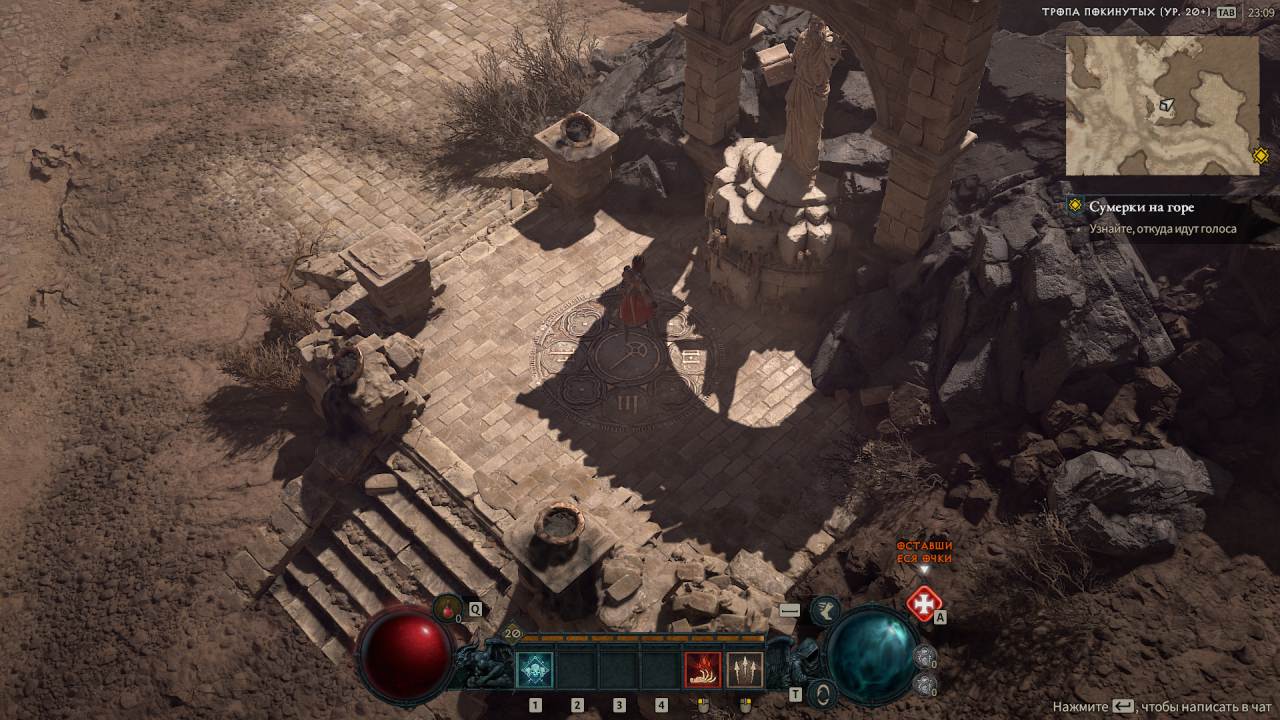This screenshot has height=720, width=1280.
Task: Click the yellow quest marker on minimap
Action: click(1260, 156)
